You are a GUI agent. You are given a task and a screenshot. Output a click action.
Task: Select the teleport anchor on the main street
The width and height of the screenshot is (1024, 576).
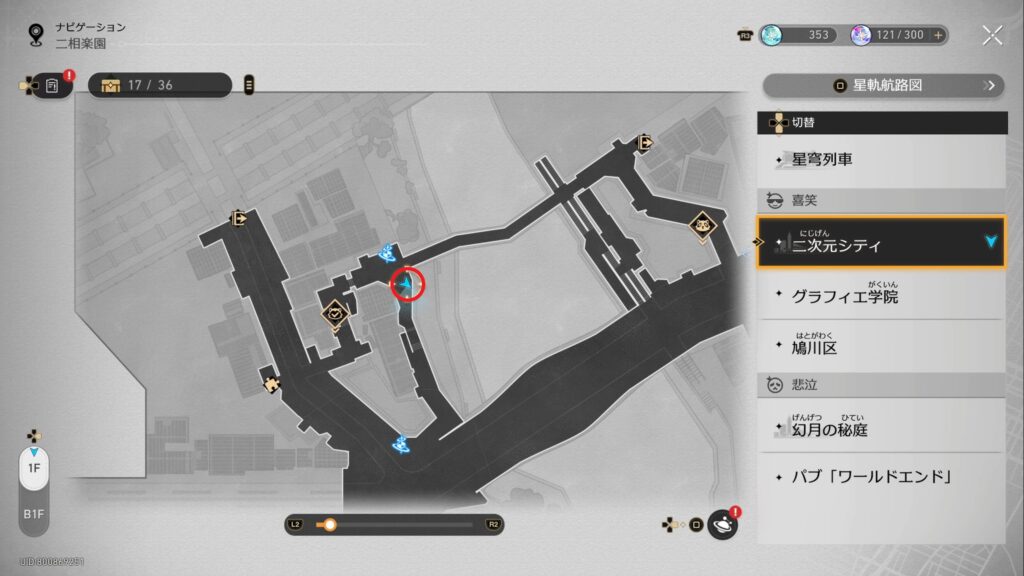tap(402, 442)
